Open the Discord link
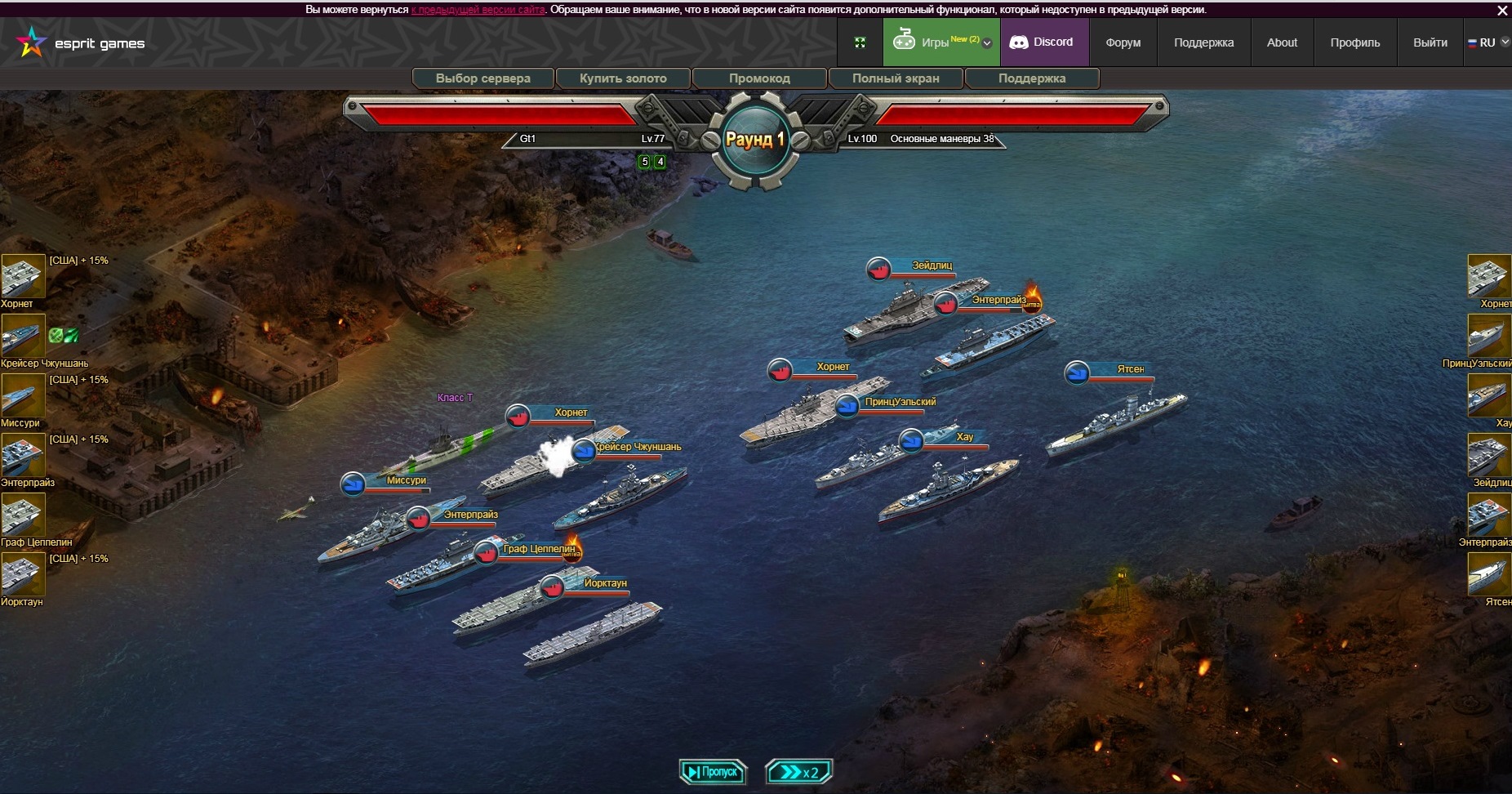The width and height of the screenshot is (1512, 794). [x=1043, y=42]
